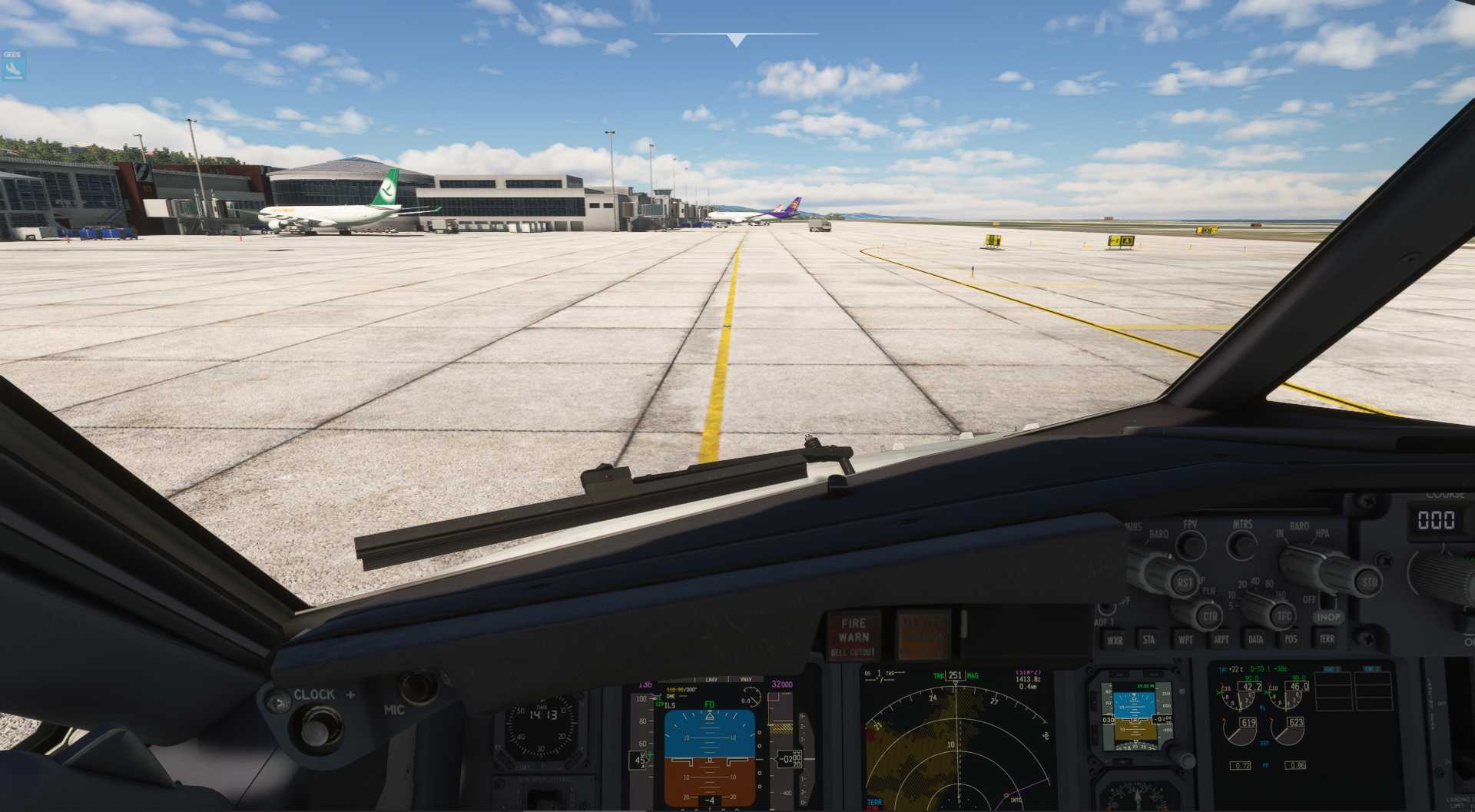Viewport: 1475px width, 812px height.
Task: Click the STD barometer standard button
Action: pyautogui.click(x=1369, y=581)
